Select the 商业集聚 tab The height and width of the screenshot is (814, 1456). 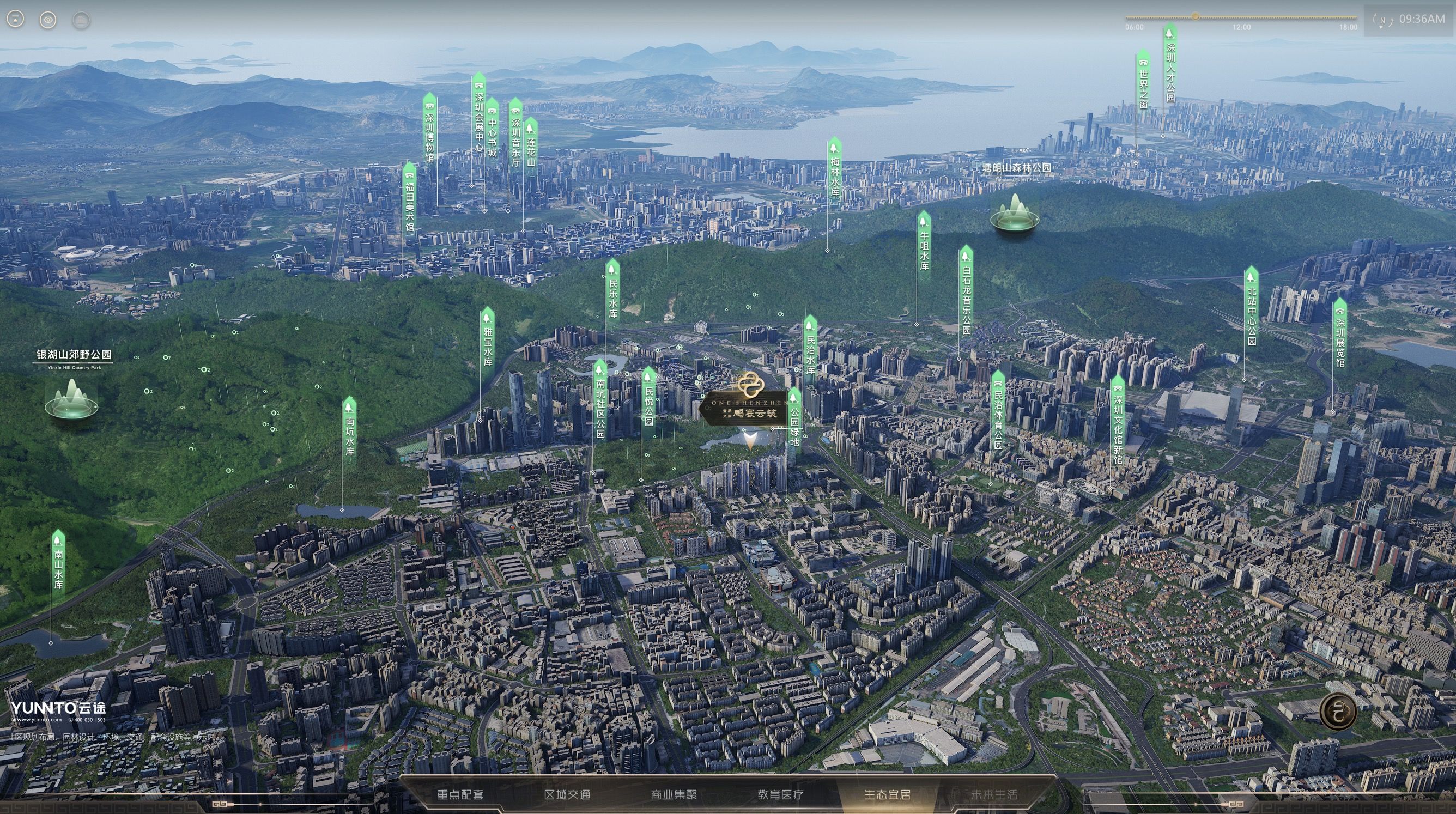pos(674,794)
